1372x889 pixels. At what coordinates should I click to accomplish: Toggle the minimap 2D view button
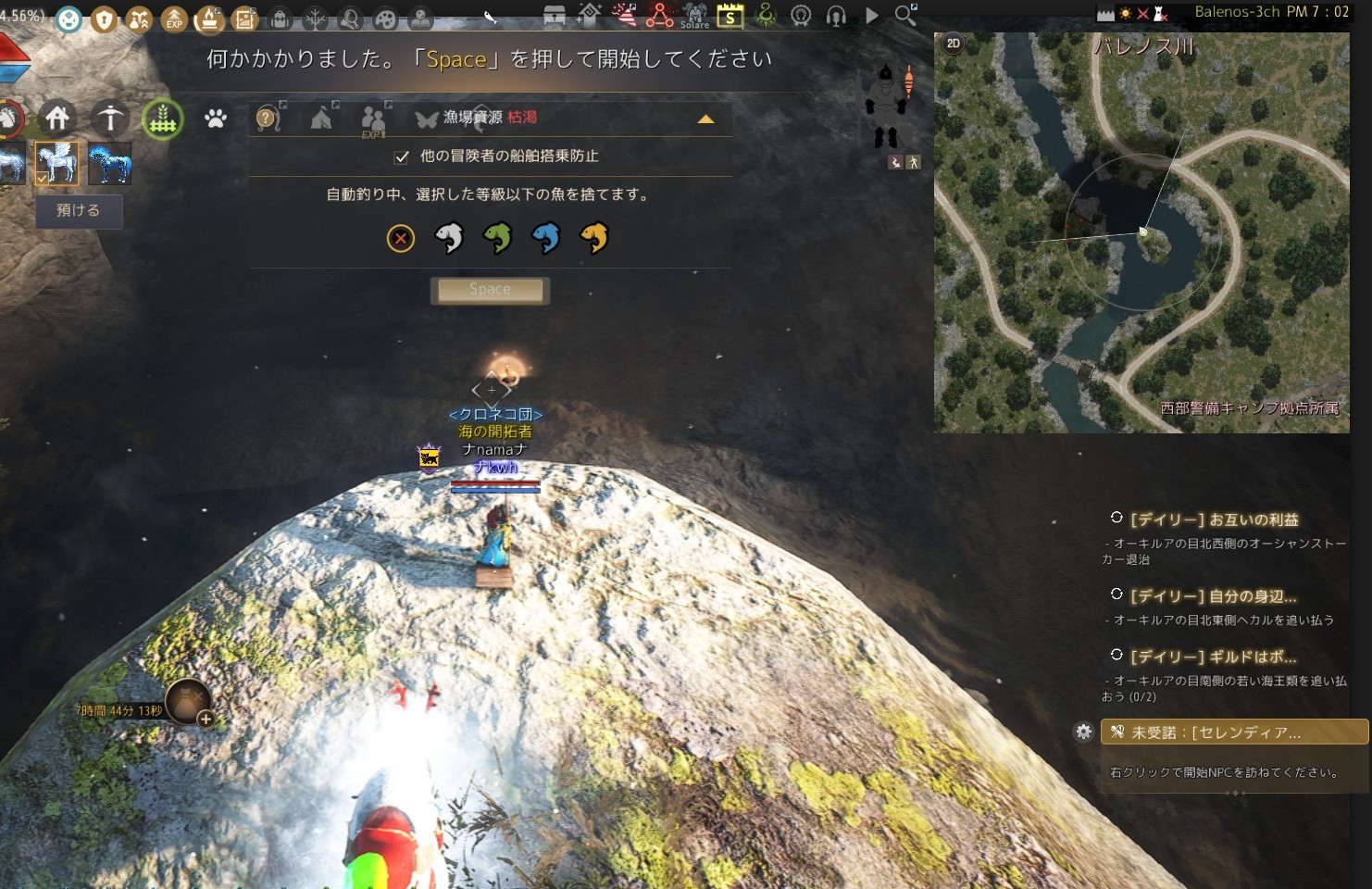point(954,44)
